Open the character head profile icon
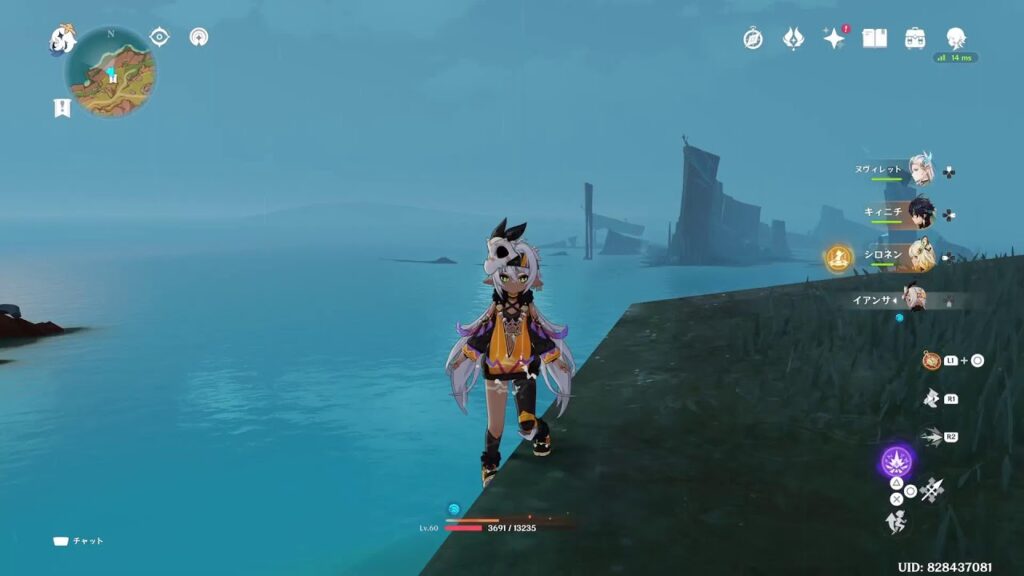Viewport: 1024px width, 576px height. pyautogui.click(x=956, y=39)
